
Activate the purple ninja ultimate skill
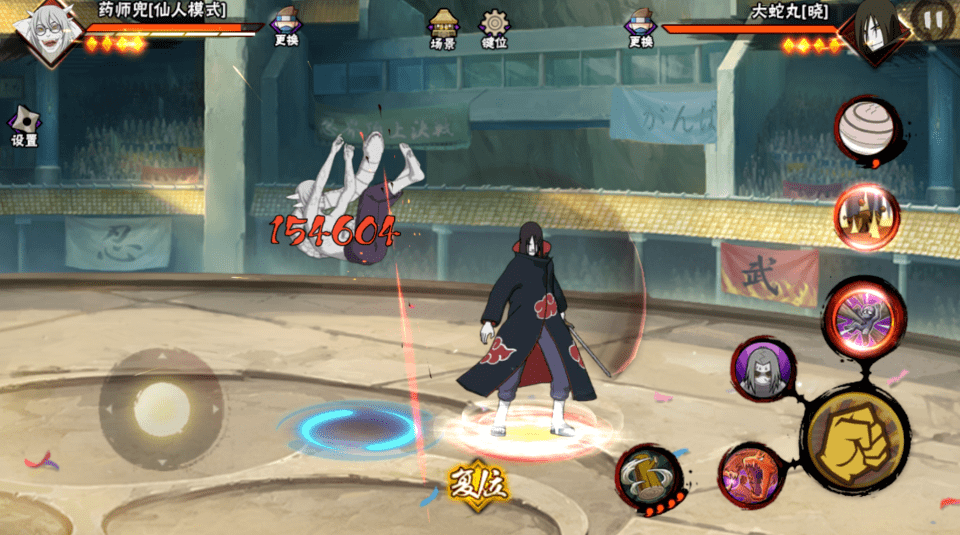pos(864,319)
